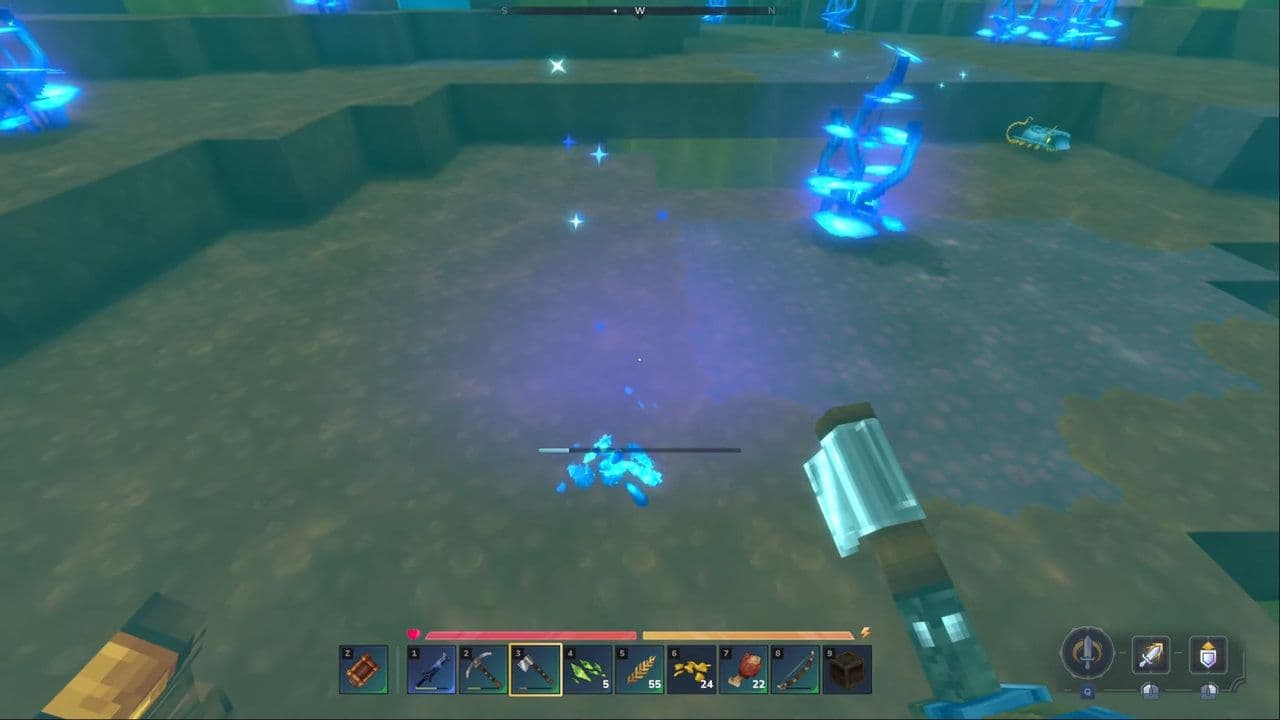Equip the bow in hotbar slot 8
Viewport: 1280px width, 720px height.
click(795, 669)
